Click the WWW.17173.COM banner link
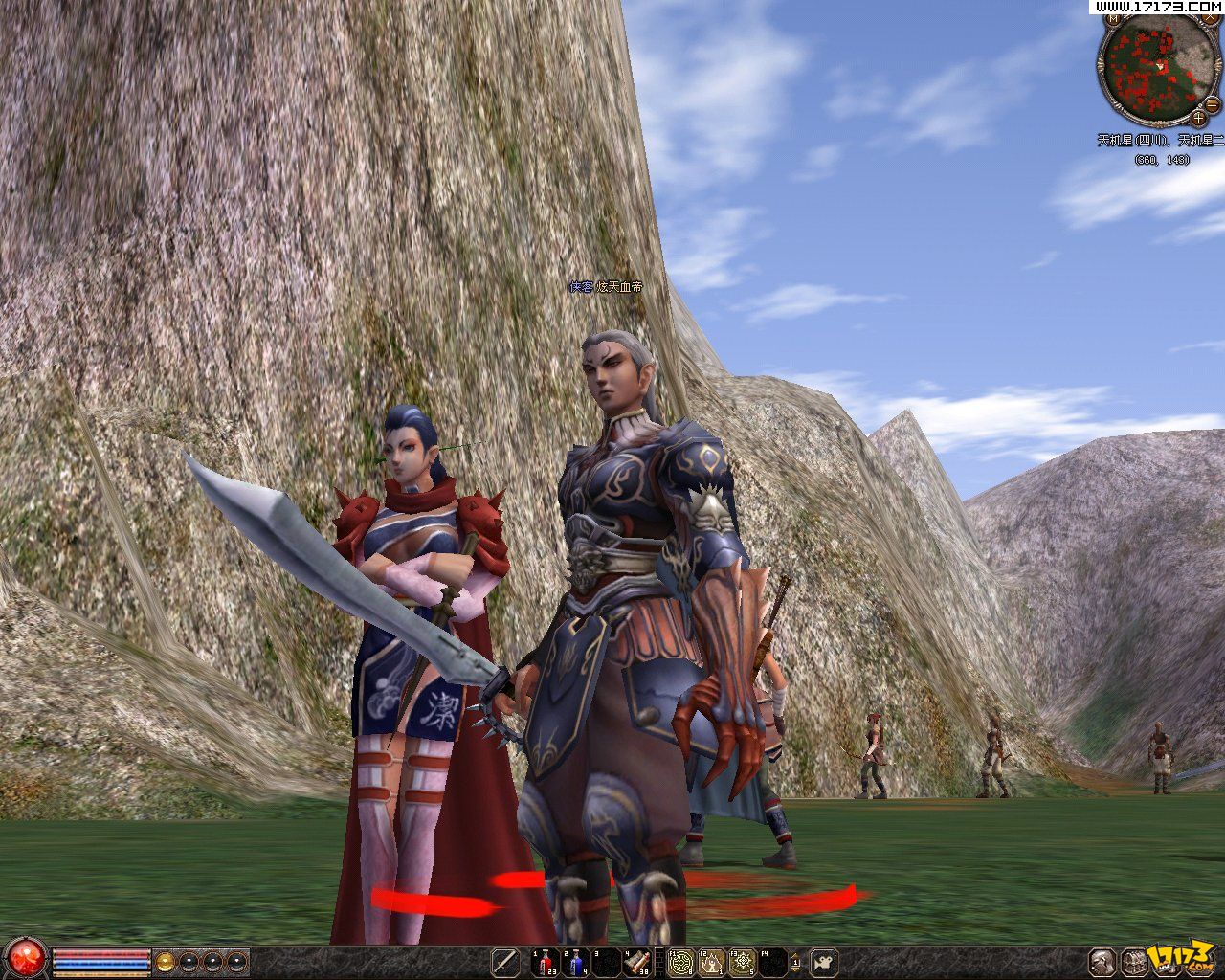Viewport: 1225px width, 980px height. (1158, 7)
